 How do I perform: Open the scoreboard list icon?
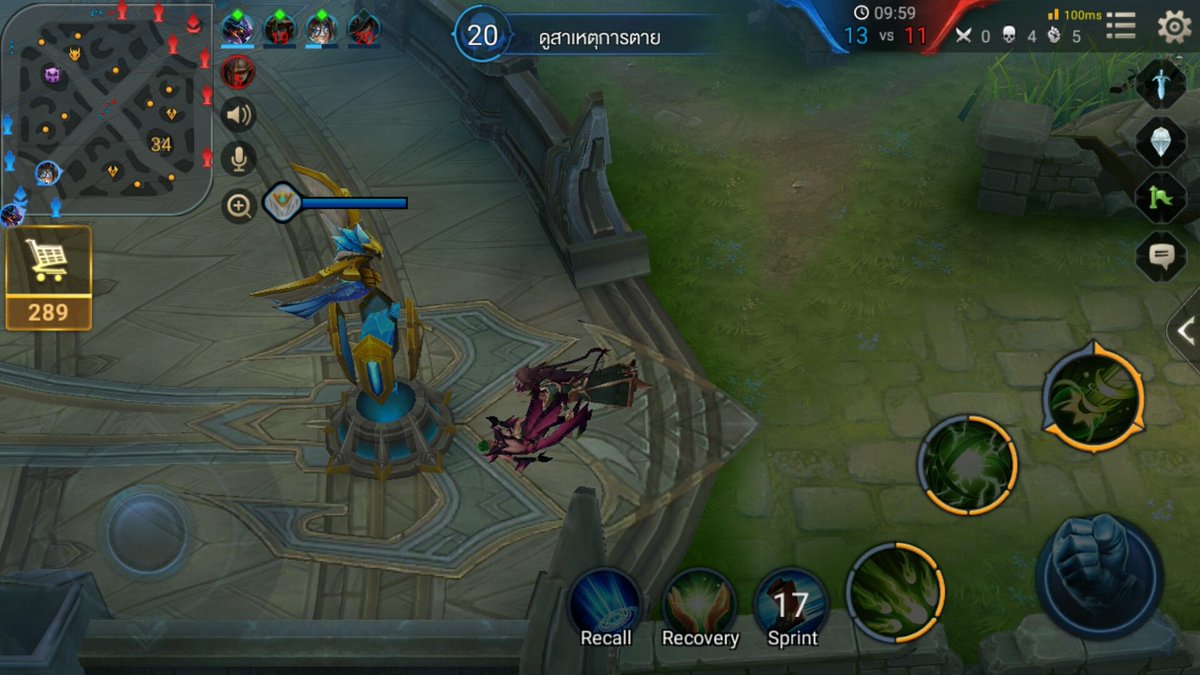1120,27
